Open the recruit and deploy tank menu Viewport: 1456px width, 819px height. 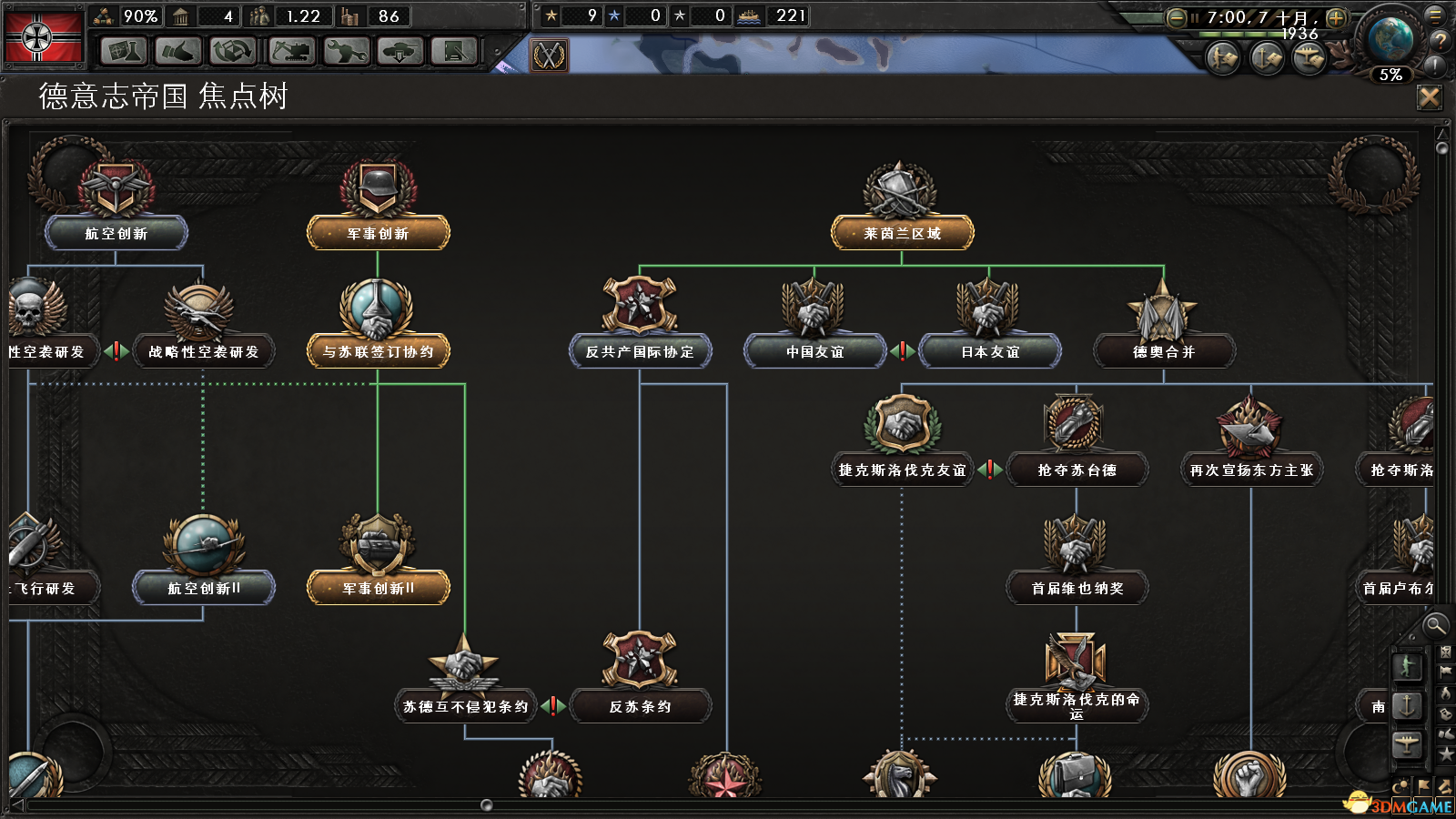tap(400, 52)
